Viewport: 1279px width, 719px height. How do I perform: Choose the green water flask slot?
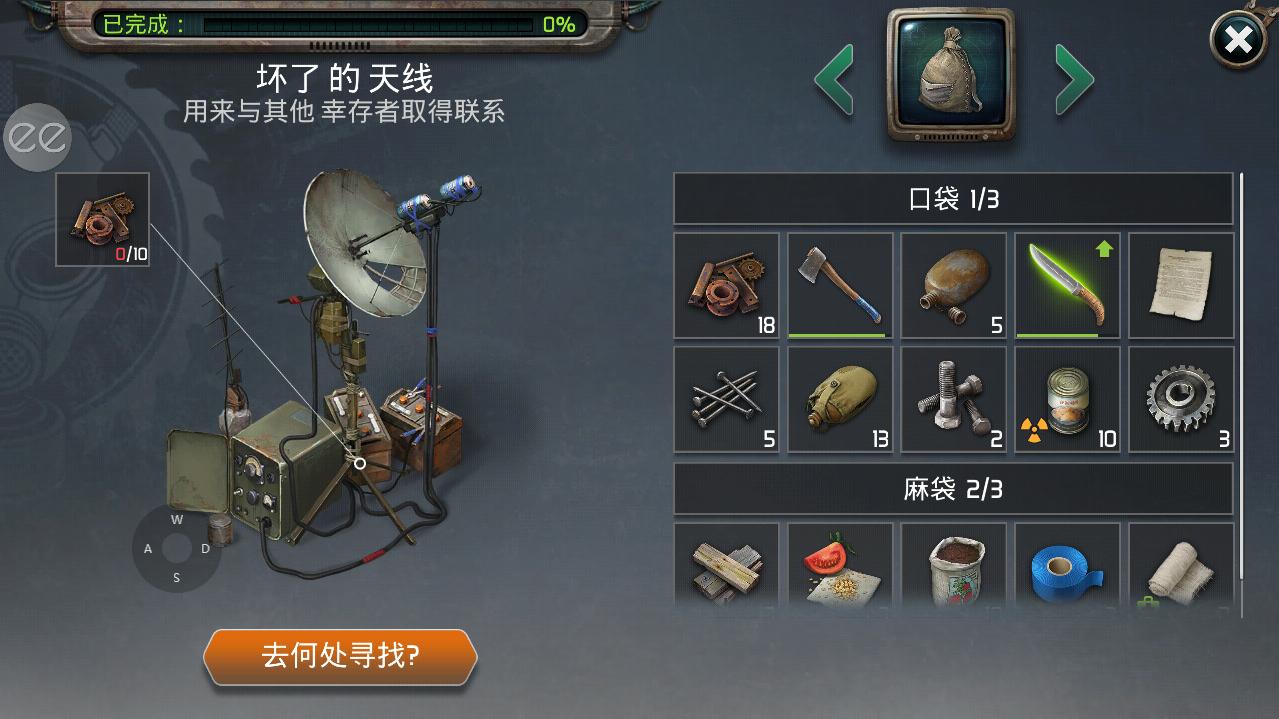[x=840, y=400]
